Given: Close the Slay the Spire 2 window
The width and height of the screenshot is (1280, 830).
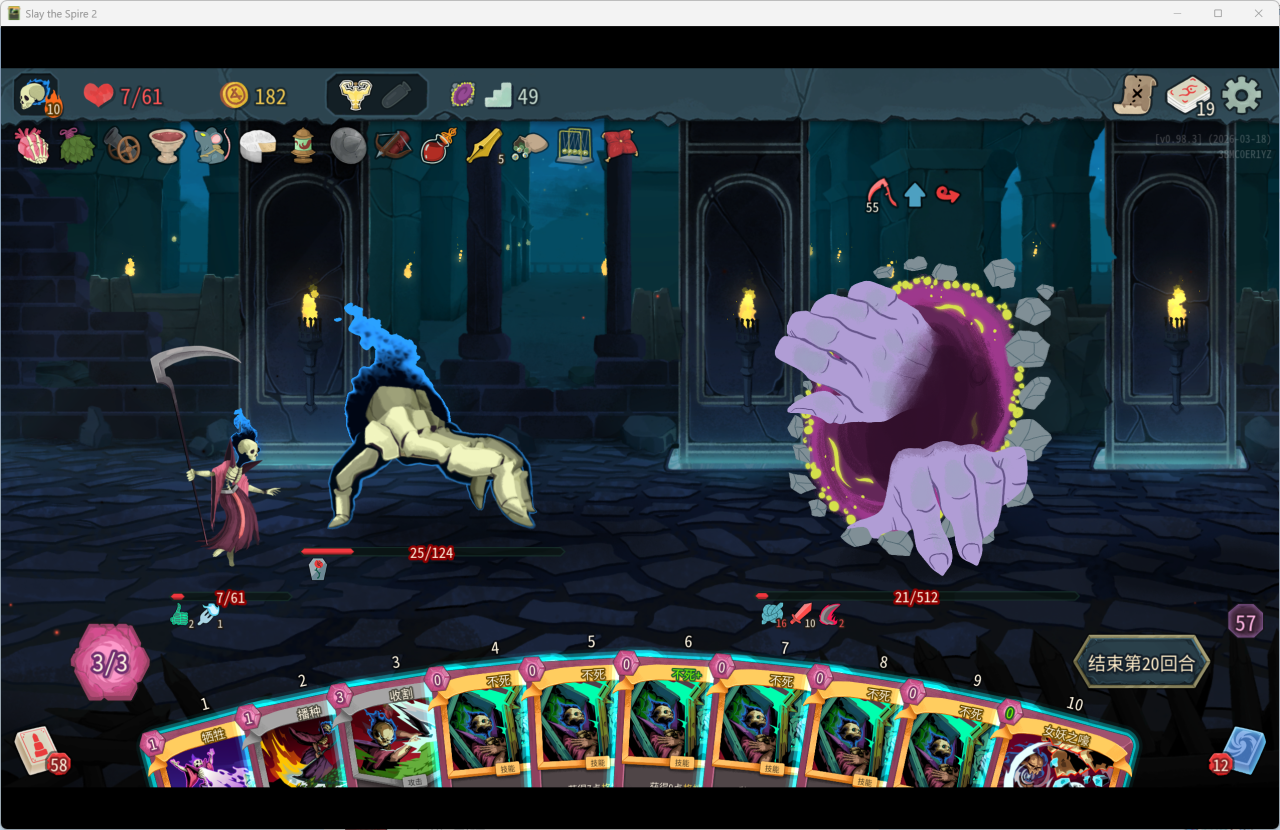Looking at the screenshot, I should (1256, 13).
